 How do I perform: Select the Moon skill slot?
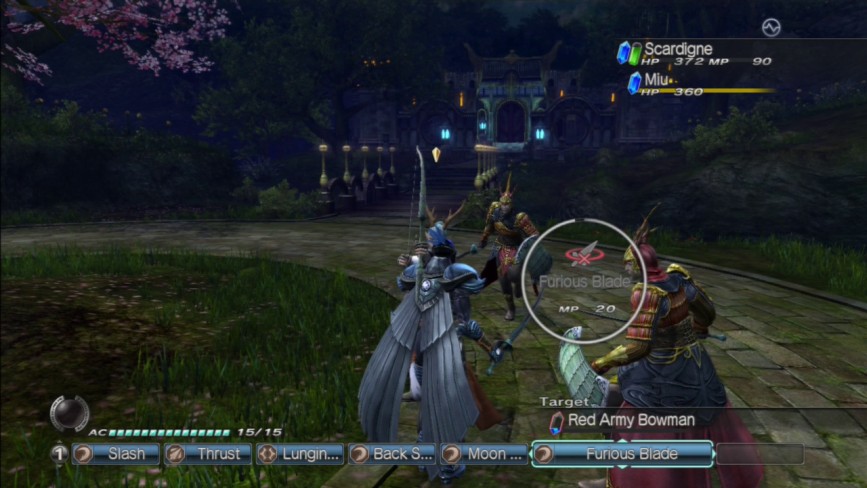484,454
